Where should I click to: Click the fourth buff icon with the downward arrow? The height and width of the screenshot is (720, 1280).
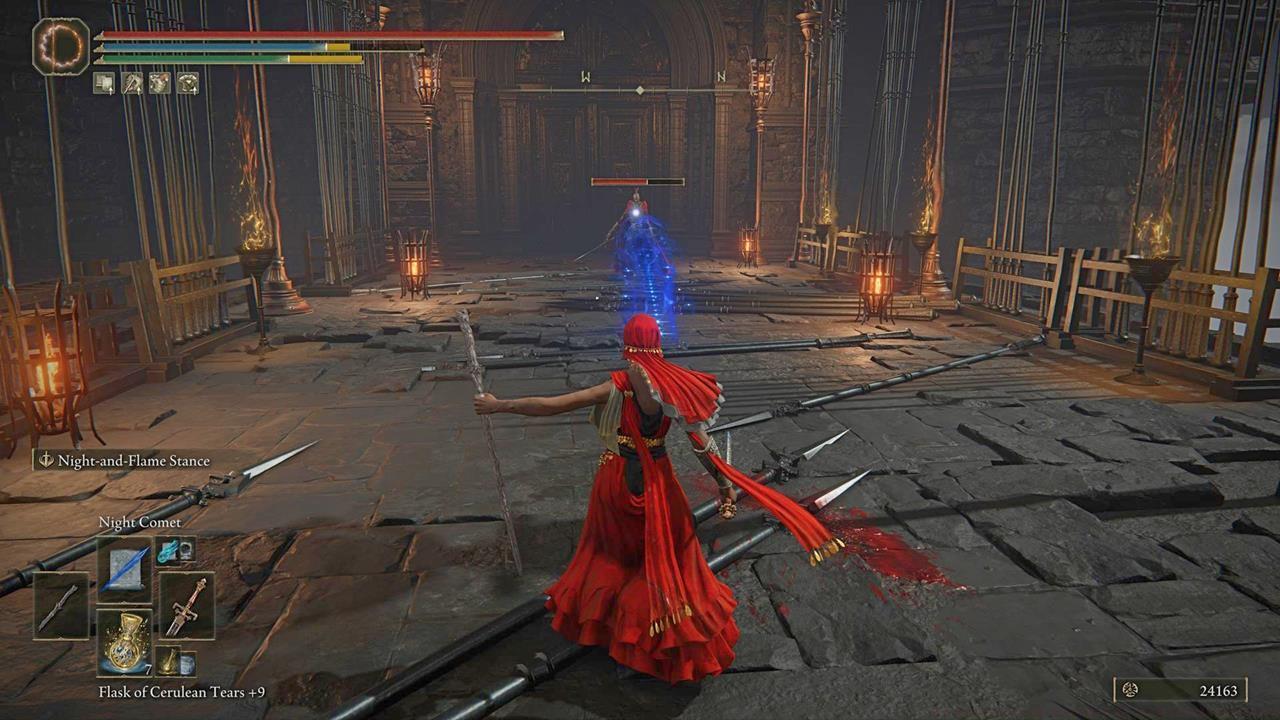click(x=188, y=83)
